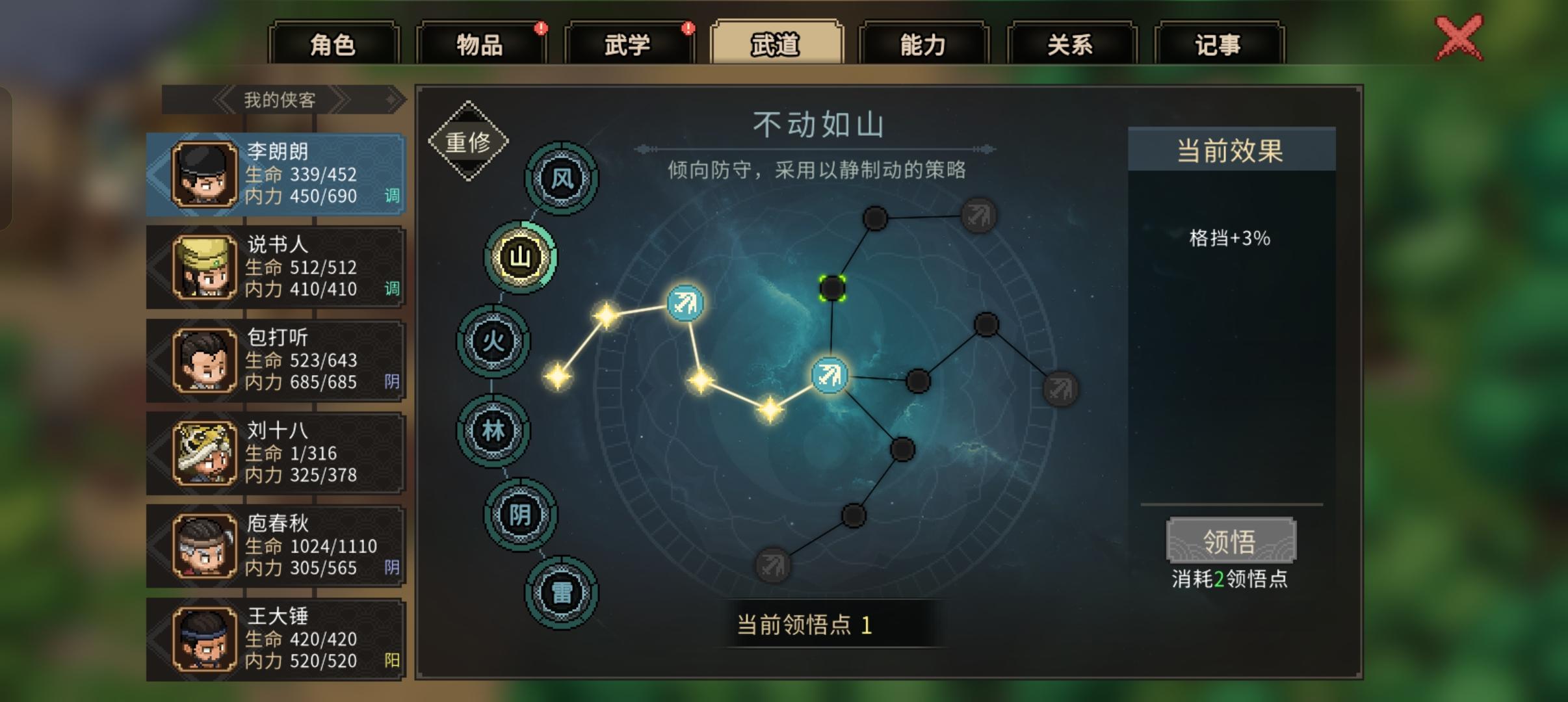Select the 风 element icon
Viewport: 1568px width, 702px height.
(x=560, y=180)
